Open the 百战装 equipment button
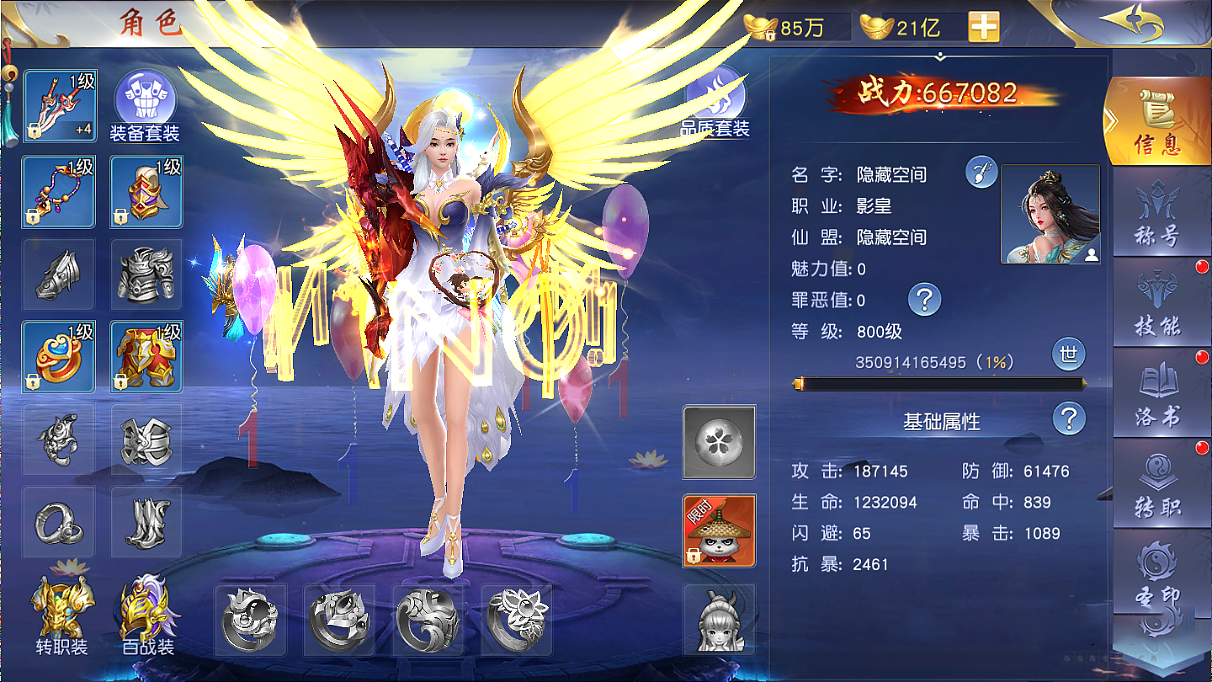Image resolution: width=1212 pixels, height=682 pixels. pyautogui.click(x=148, y=616)
